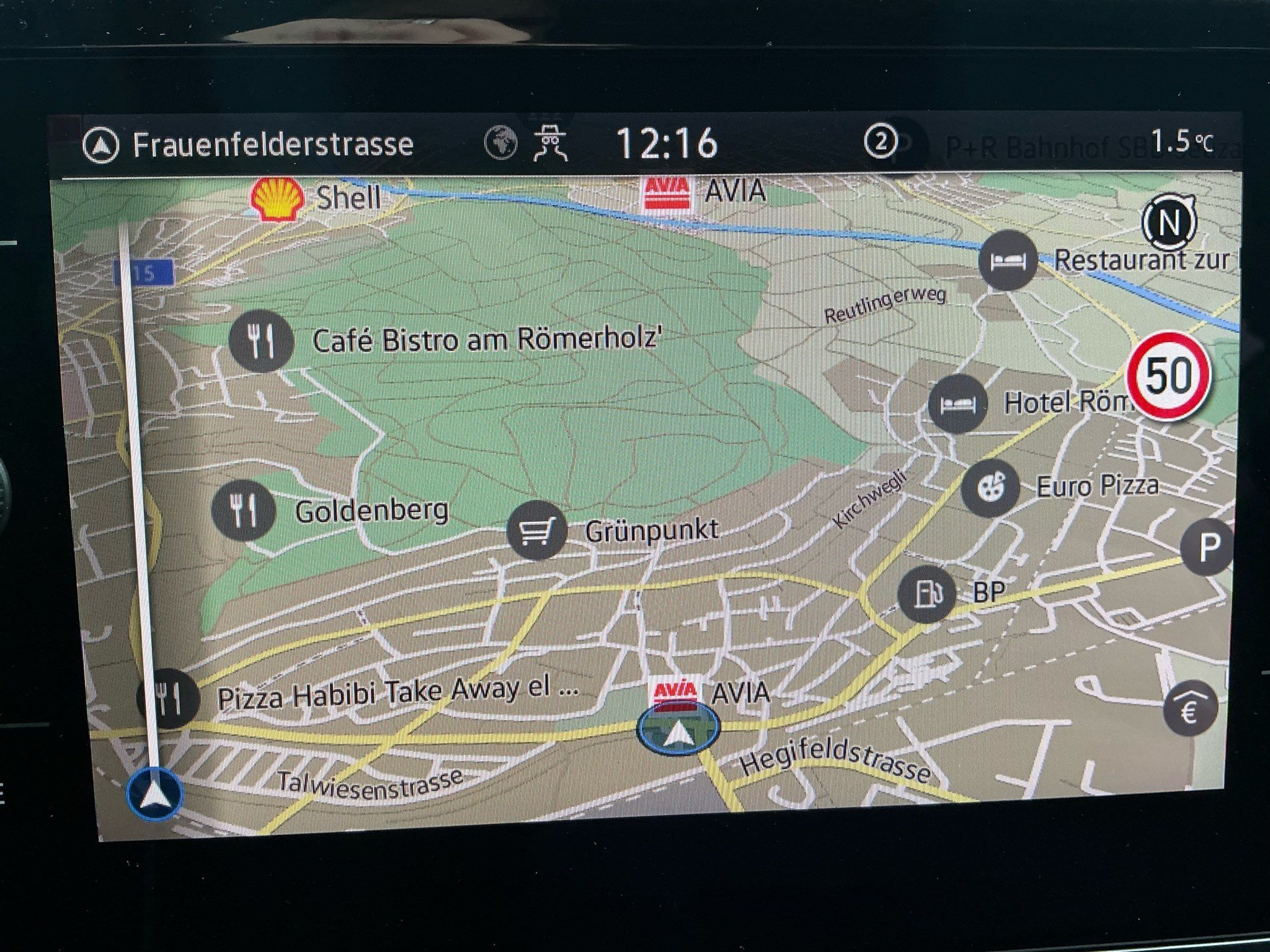The image size is (1270, 952).
Task: Tap the Pizza Habibi Take Away marker
Action: [x=168, y=699]
